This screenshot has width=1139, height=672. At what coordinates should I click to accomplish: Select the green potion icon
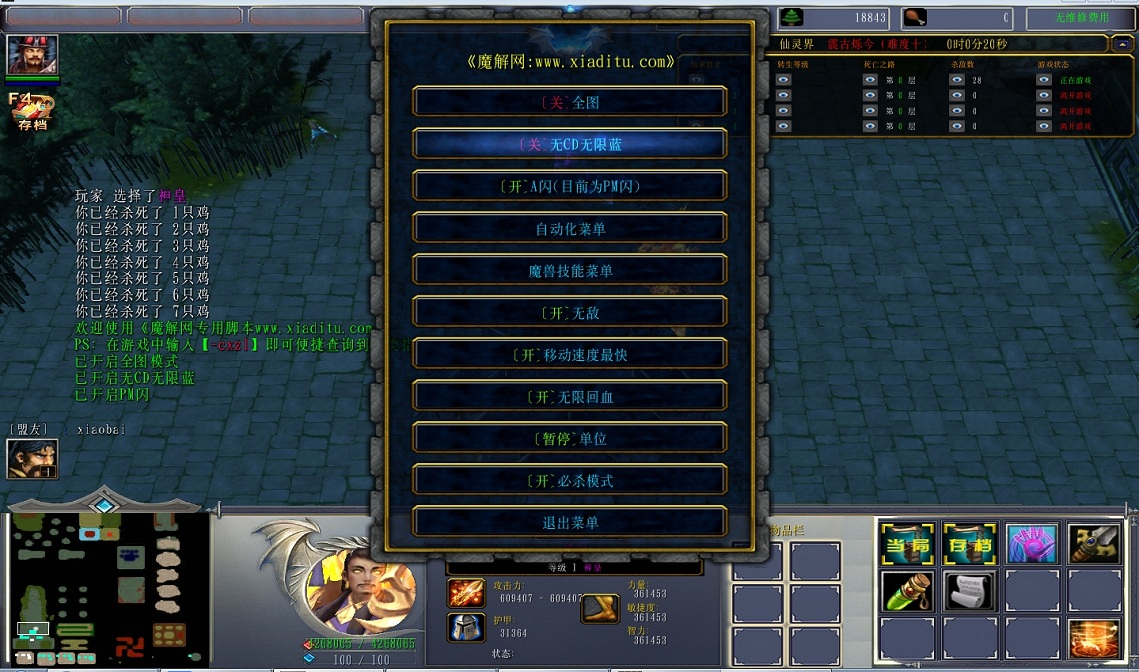coord(907,591)
